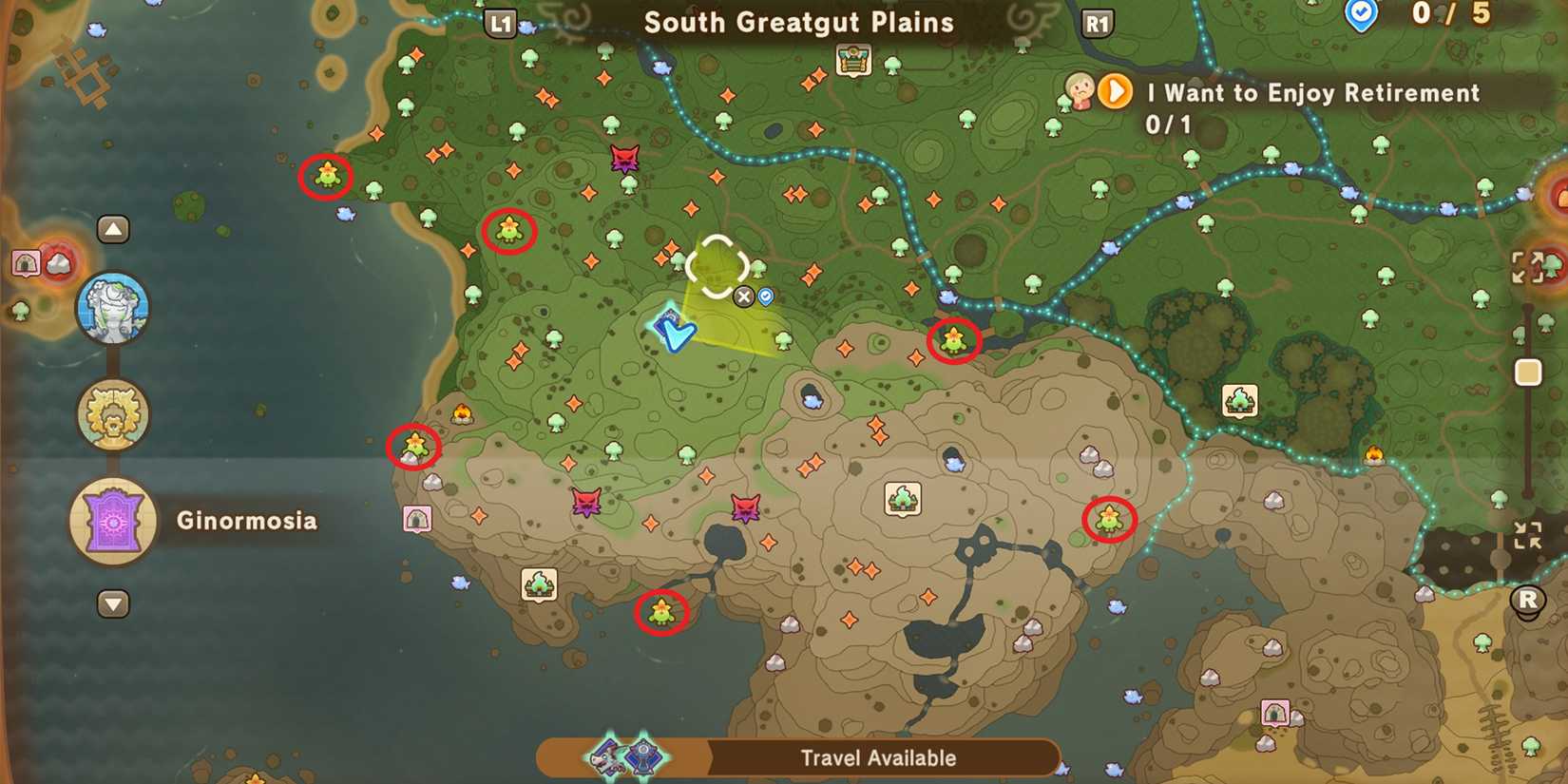Image resolution: width=1568 pixels, height=784 pixels.
Task: Expand the map list with the up arrow
Action: pos(113,229)
